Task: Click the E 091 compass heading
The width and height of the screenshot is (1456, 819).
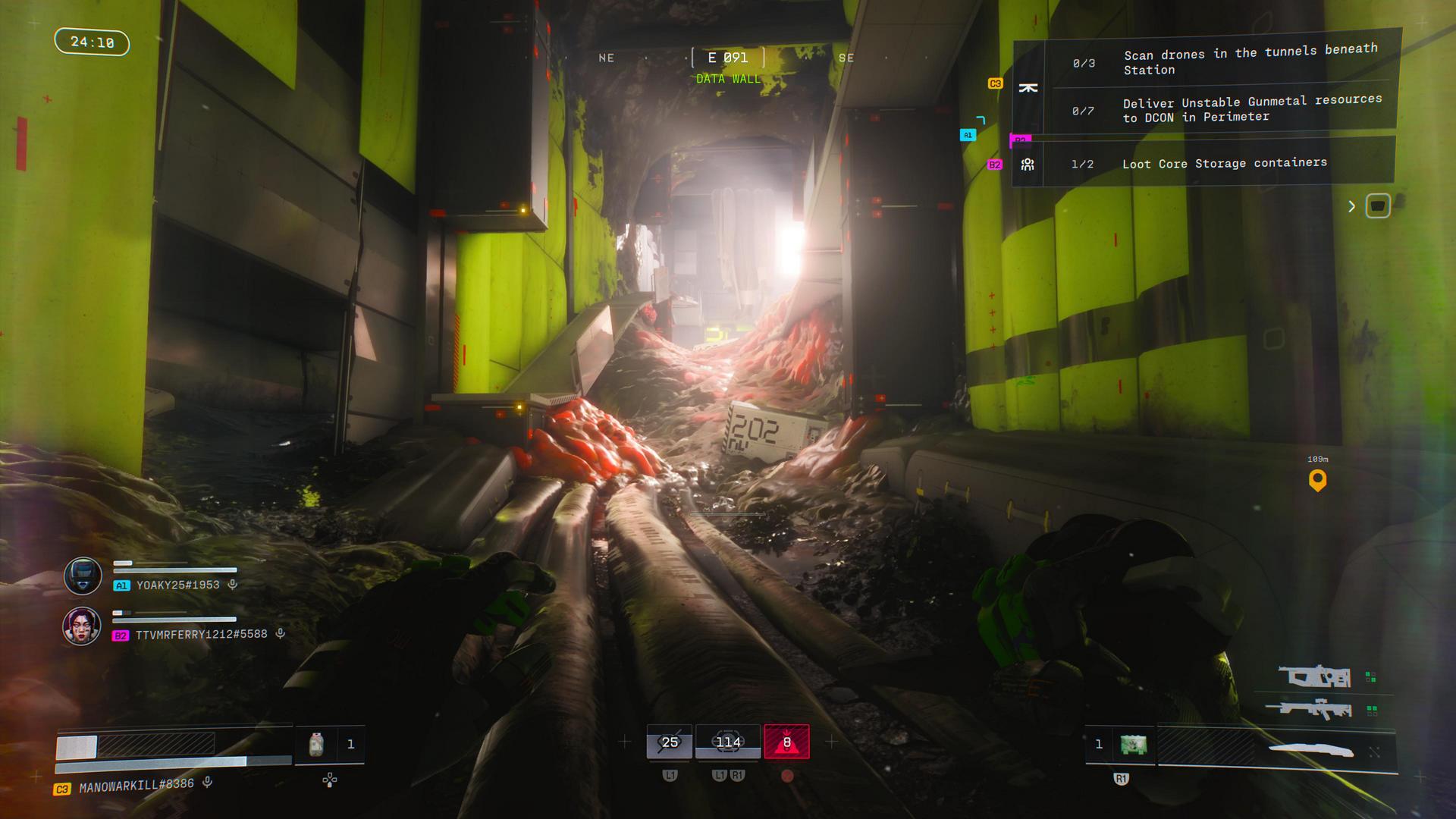Action: (728, 58)
